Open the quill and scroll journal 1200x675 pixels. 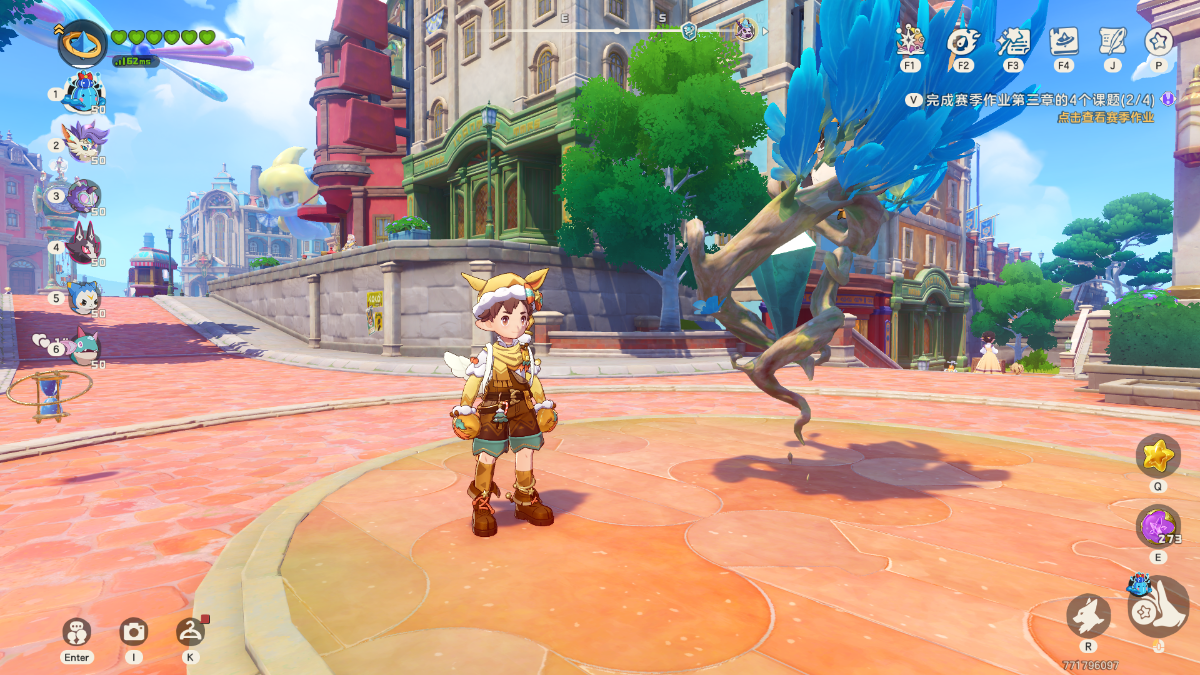pyautogui.click(x=1112, y=42)
